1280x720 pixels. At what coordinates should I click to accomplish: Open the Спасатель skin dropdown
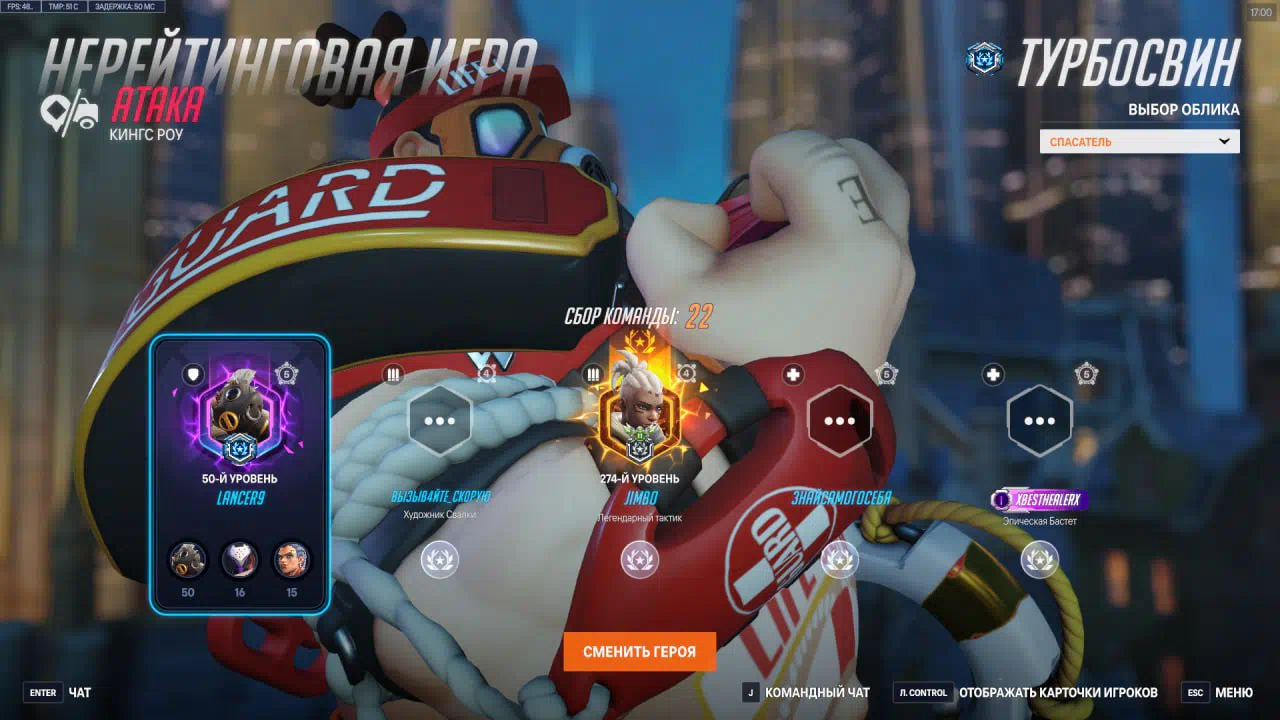[x=1139, y=142]
